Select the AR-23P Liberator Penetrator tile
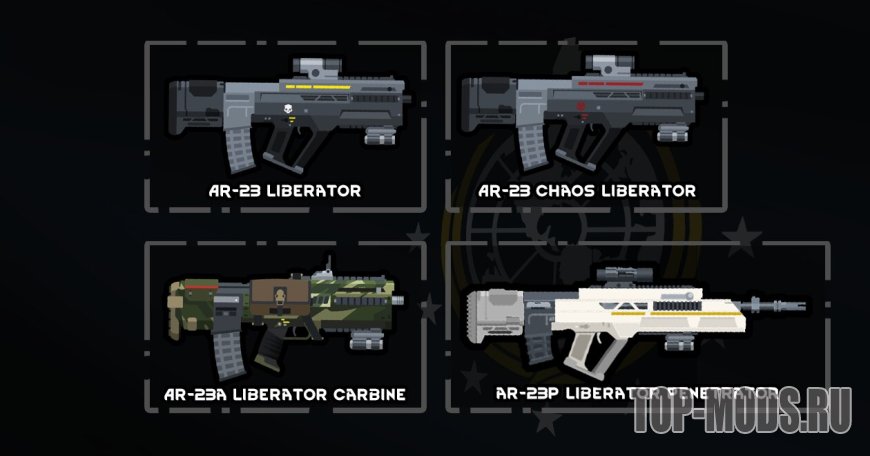The width and height of the screenshot is (870, 456). [x=637, y=325]
